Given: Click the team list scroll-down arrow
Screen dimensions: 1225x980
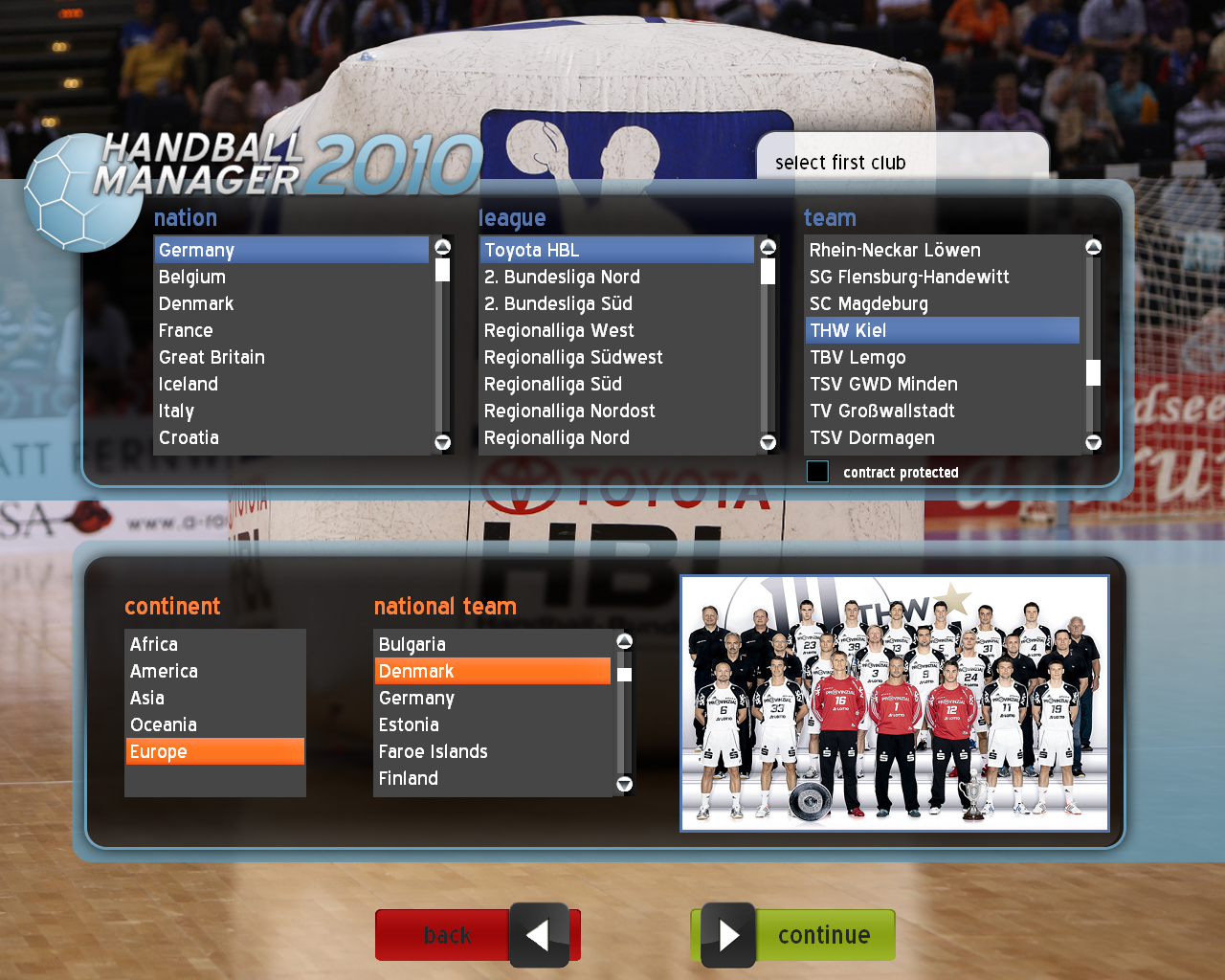Looking at the screenshot, I should [1093, 442].
